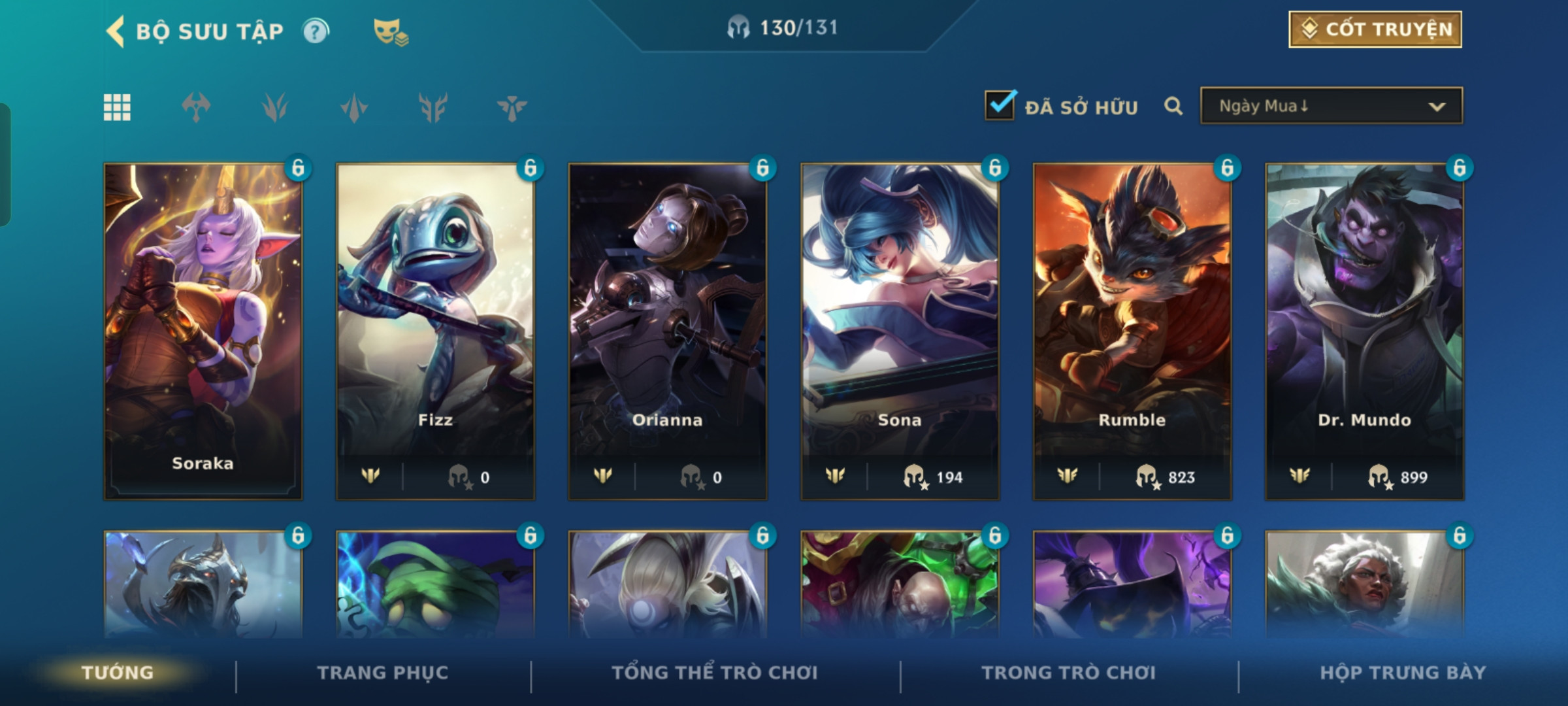
Task: Expand the Ngày Mua sort dropdown
Action: [x=1331, y=106]
